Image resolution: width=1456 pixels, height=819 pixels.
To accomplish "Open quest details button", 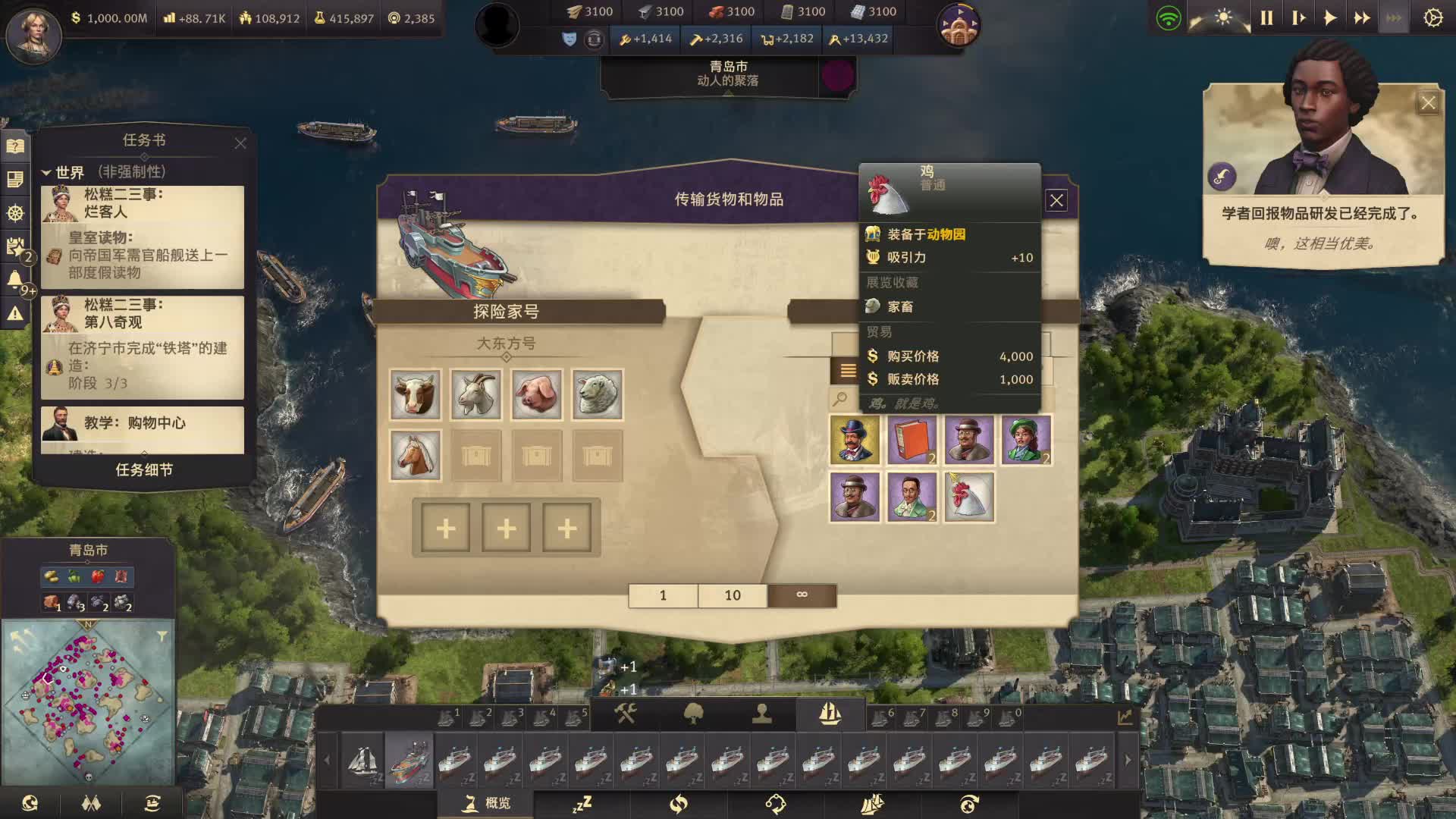I will pyautogui.click(x=143, y=470).
